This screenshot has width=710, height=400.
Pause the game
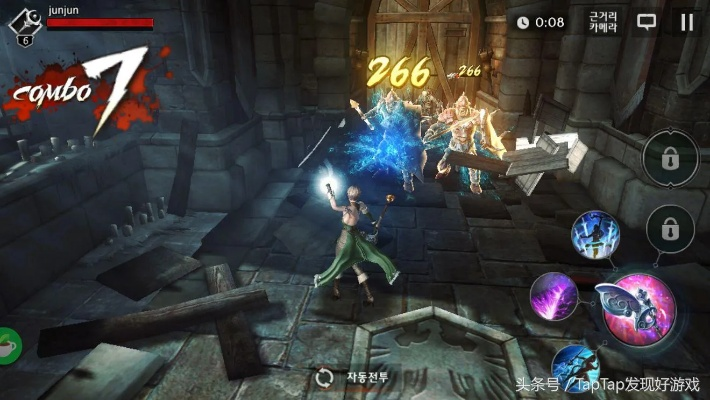point(686,22)
